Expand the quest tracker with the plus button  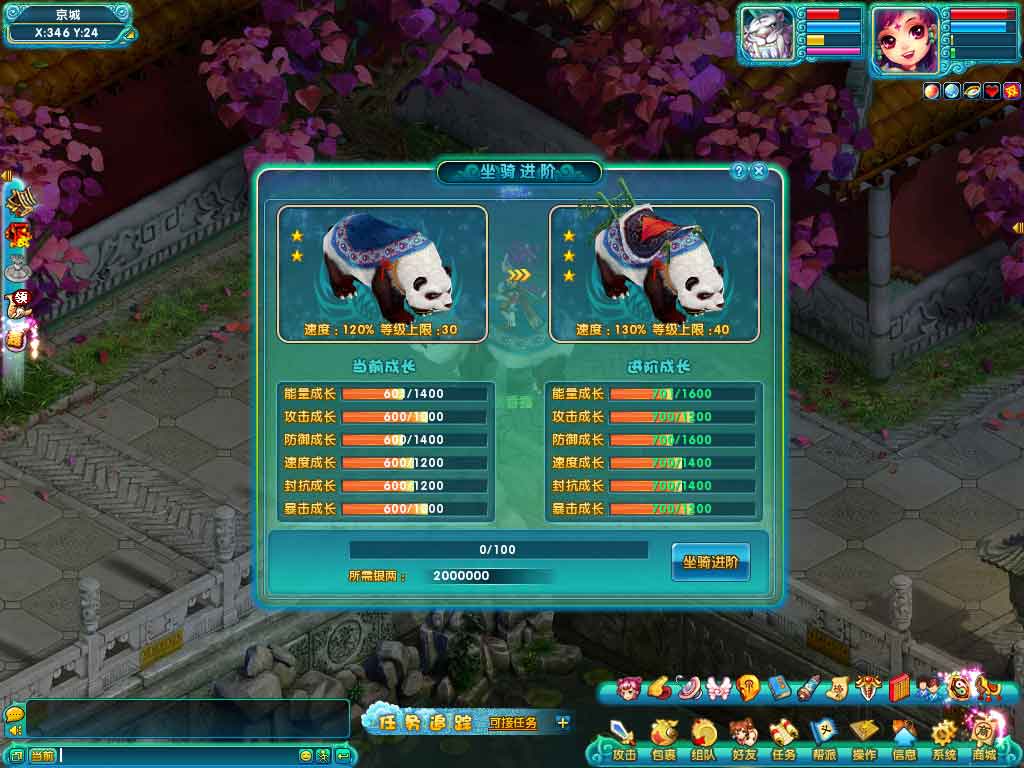[x=563, y=722]
